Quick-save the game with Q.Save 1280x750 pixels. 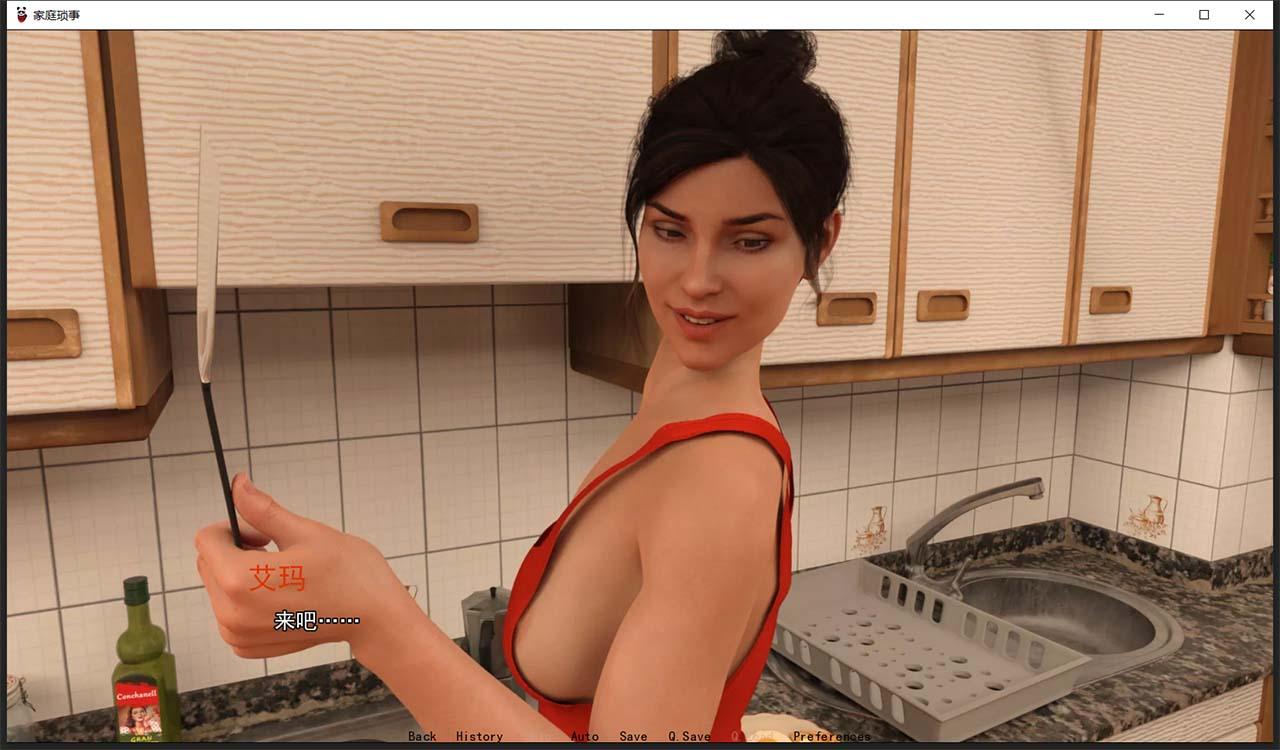click(x=687, y=736)
